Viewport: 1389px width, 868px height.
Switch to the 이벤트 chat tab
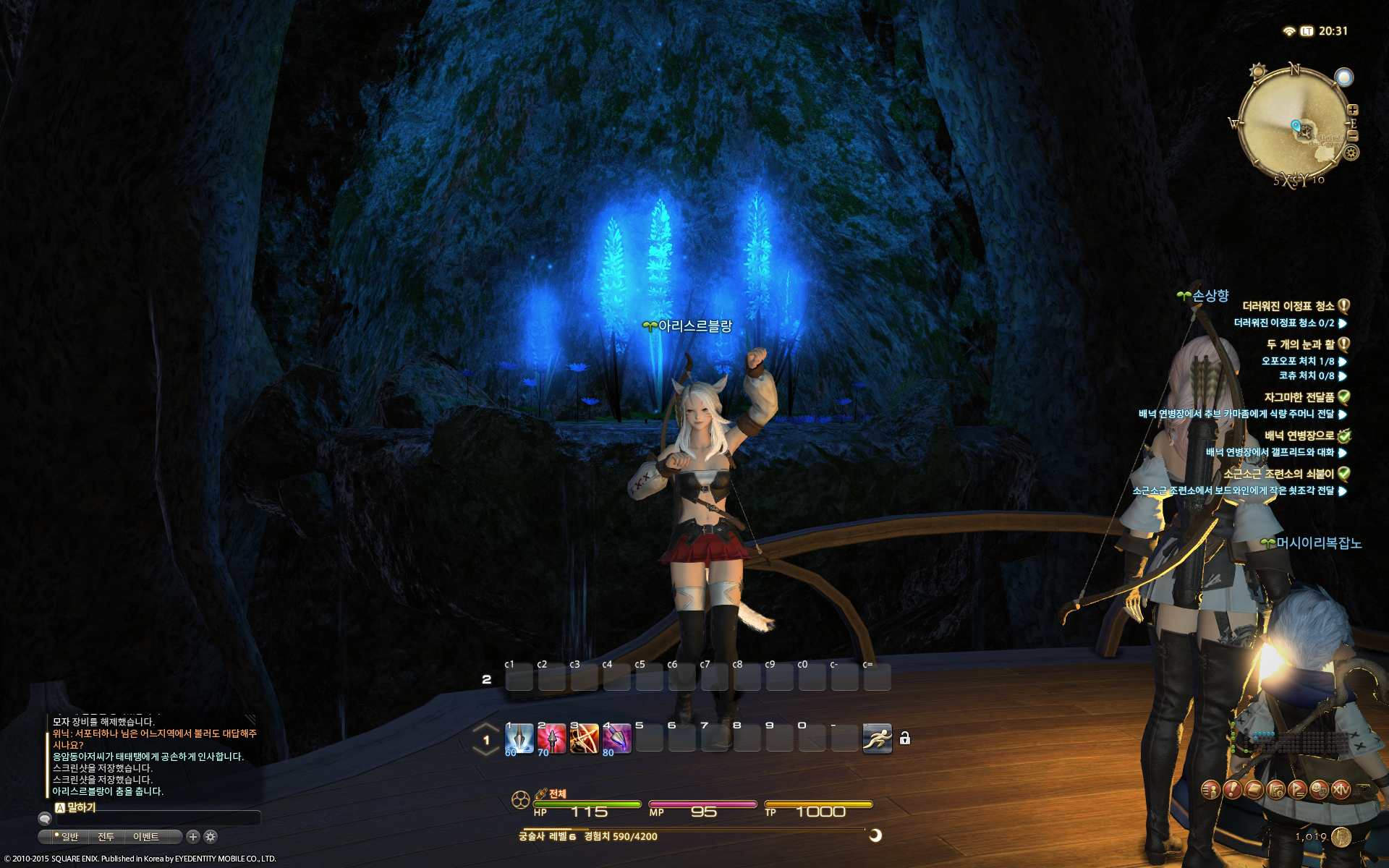point(145,837)
